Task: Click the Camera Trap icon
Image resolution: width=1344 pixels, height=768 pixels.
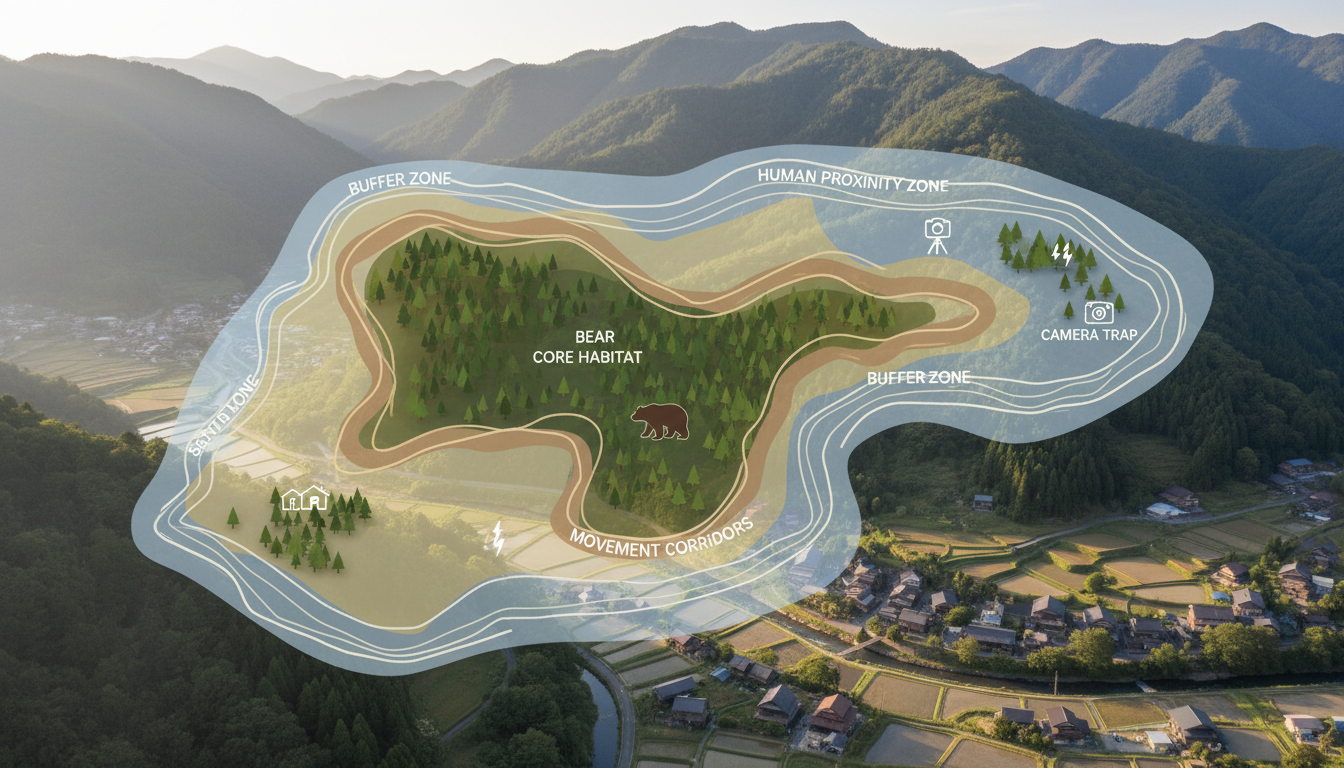Action: point(1098,311)
